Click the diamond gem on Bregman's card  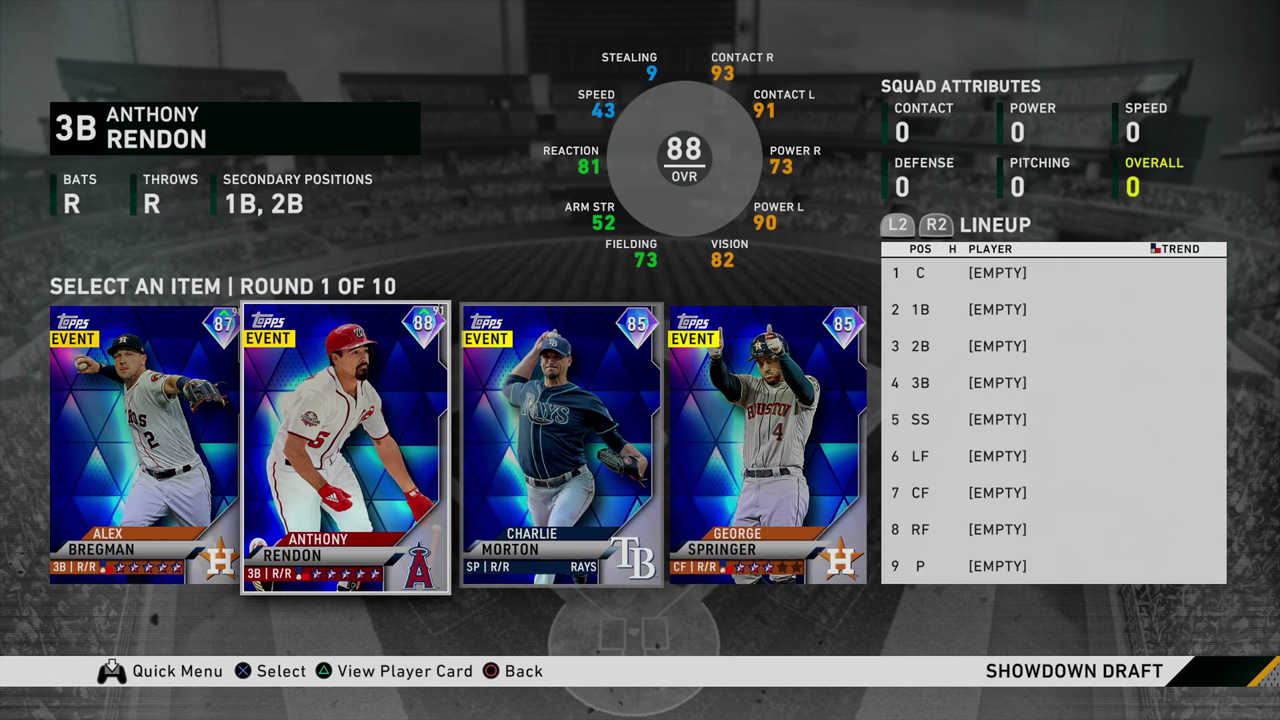[x=219, y=324]
